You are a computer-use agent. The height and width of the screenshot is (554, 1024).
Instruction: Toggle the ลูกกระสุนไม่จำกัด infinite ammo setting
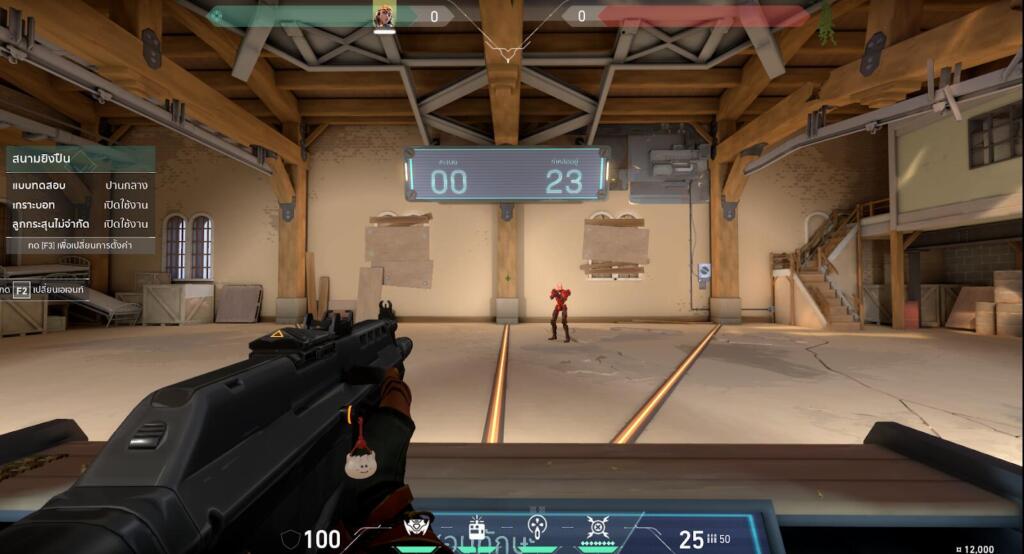80,224
